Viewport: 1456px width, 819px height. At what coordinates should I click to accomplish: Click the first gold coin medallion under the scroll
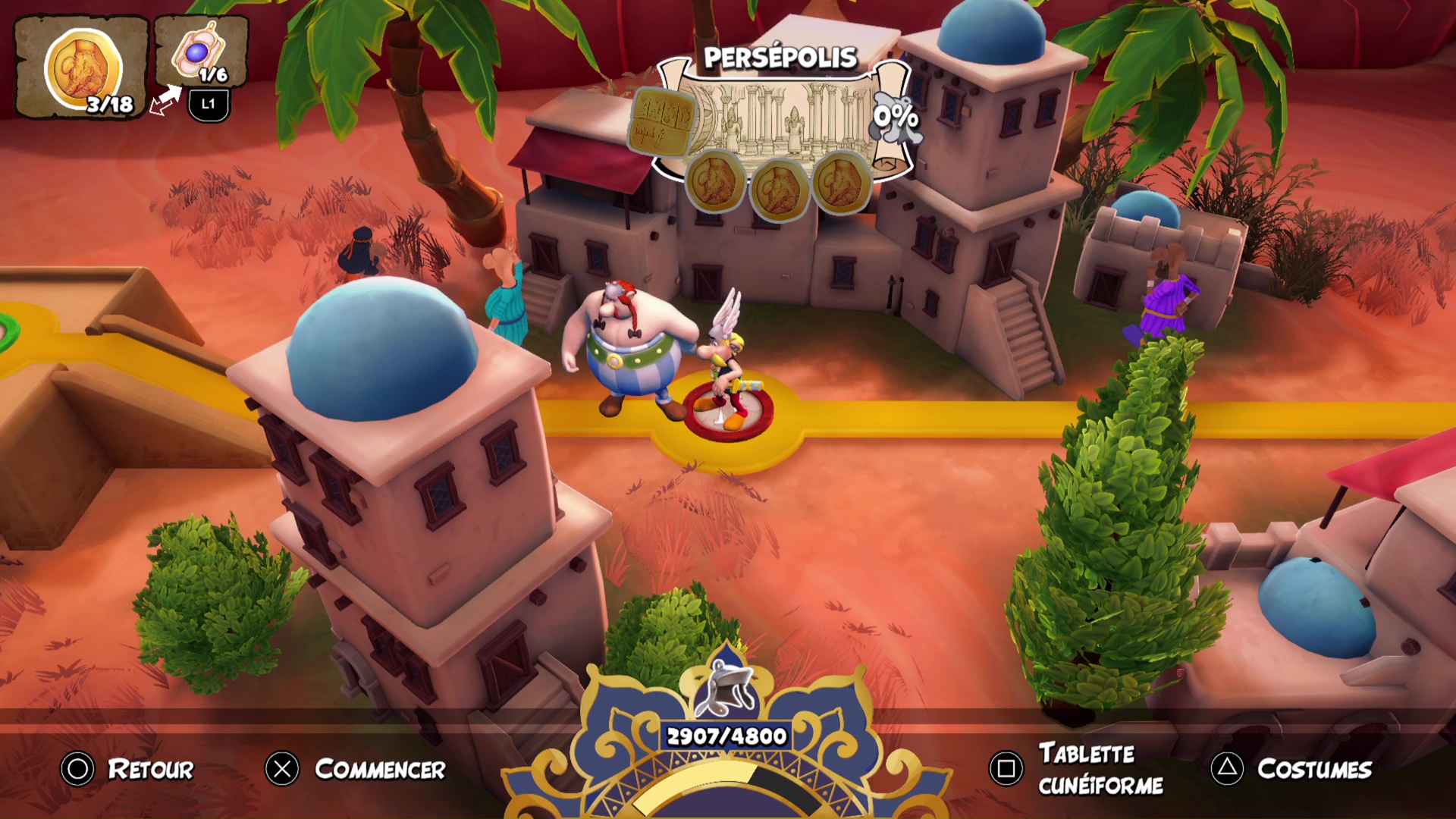(x=714, y=182)
